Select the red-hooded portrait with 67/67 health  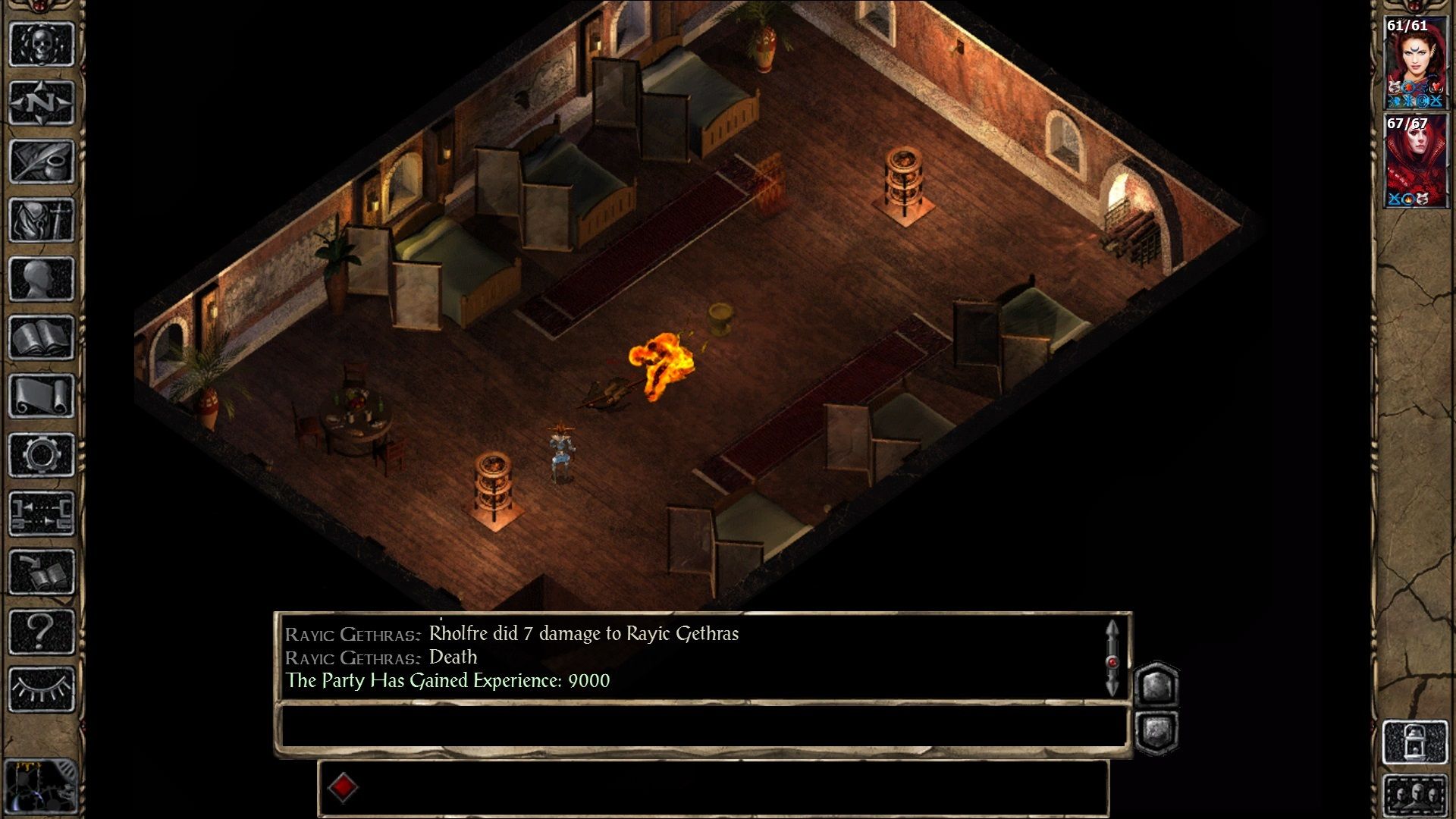click(1415, 162)
